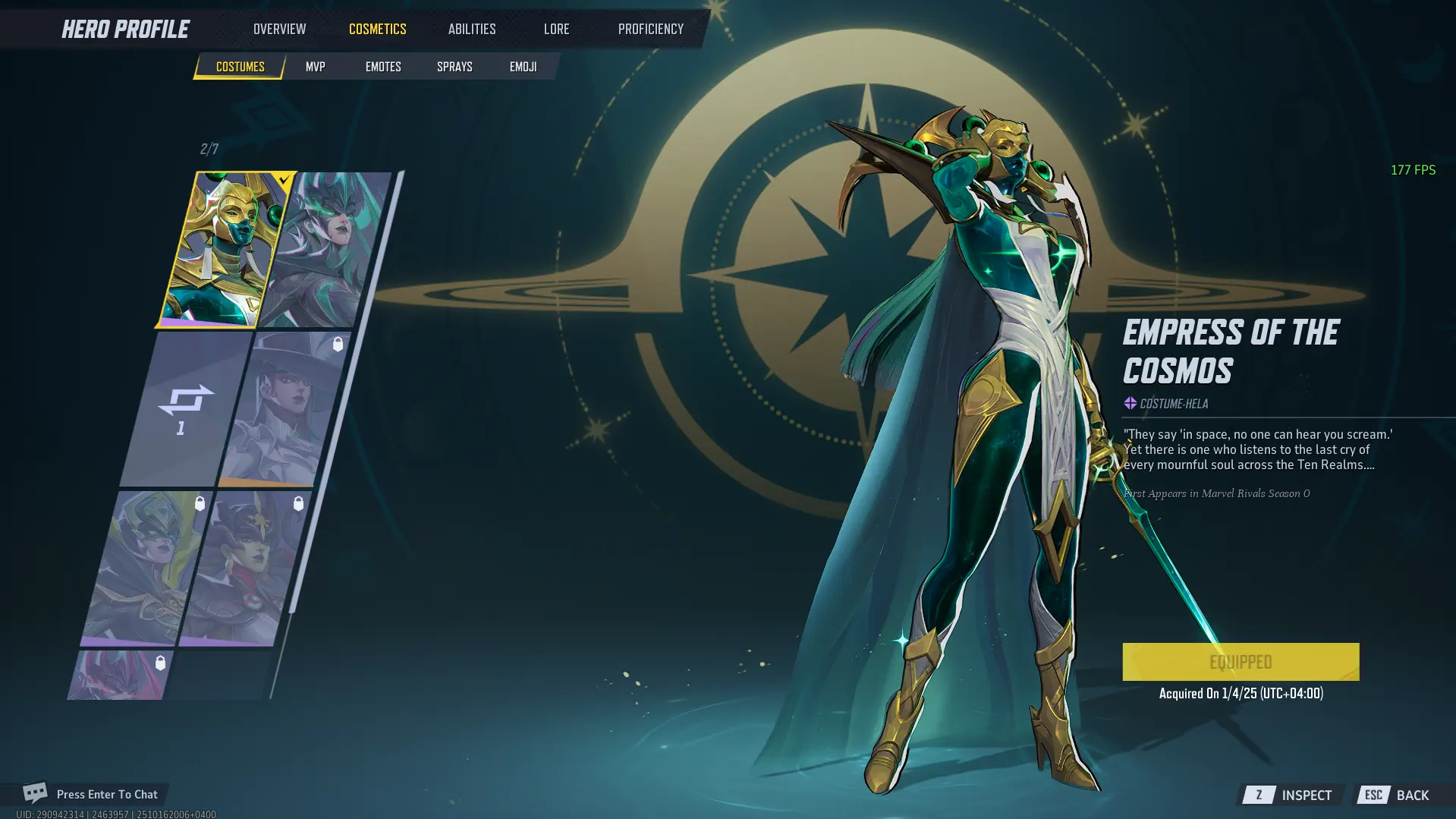Select the locked wide-brim hat costume
Image resolution: width=1456 pixels, height=819 pixels.
pyautogui.click(x=282, y=408)
